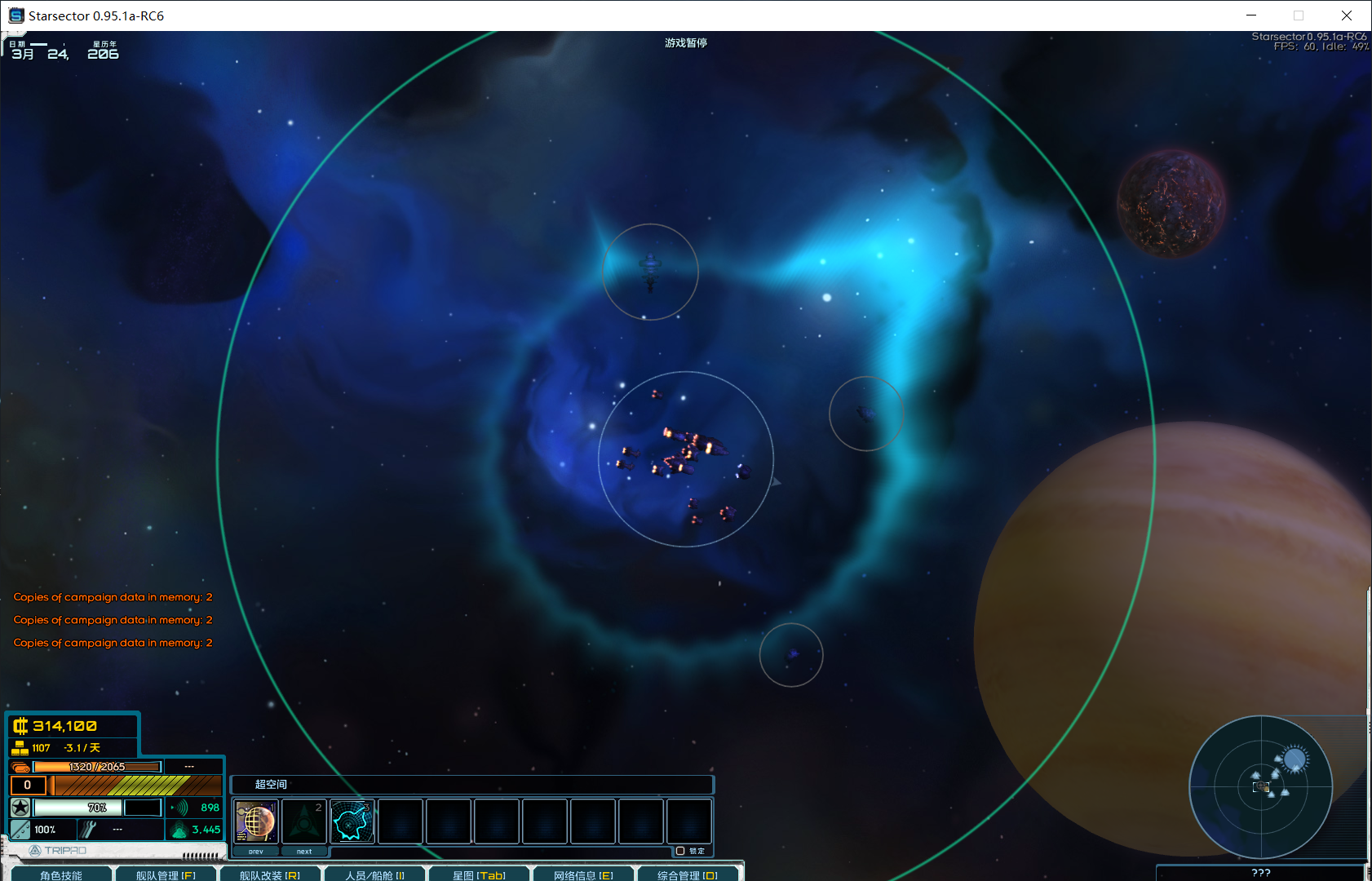Select the dimmed triangle ability in slot 2
This screenshot has width=1372, height=881.
coord(304,821)
